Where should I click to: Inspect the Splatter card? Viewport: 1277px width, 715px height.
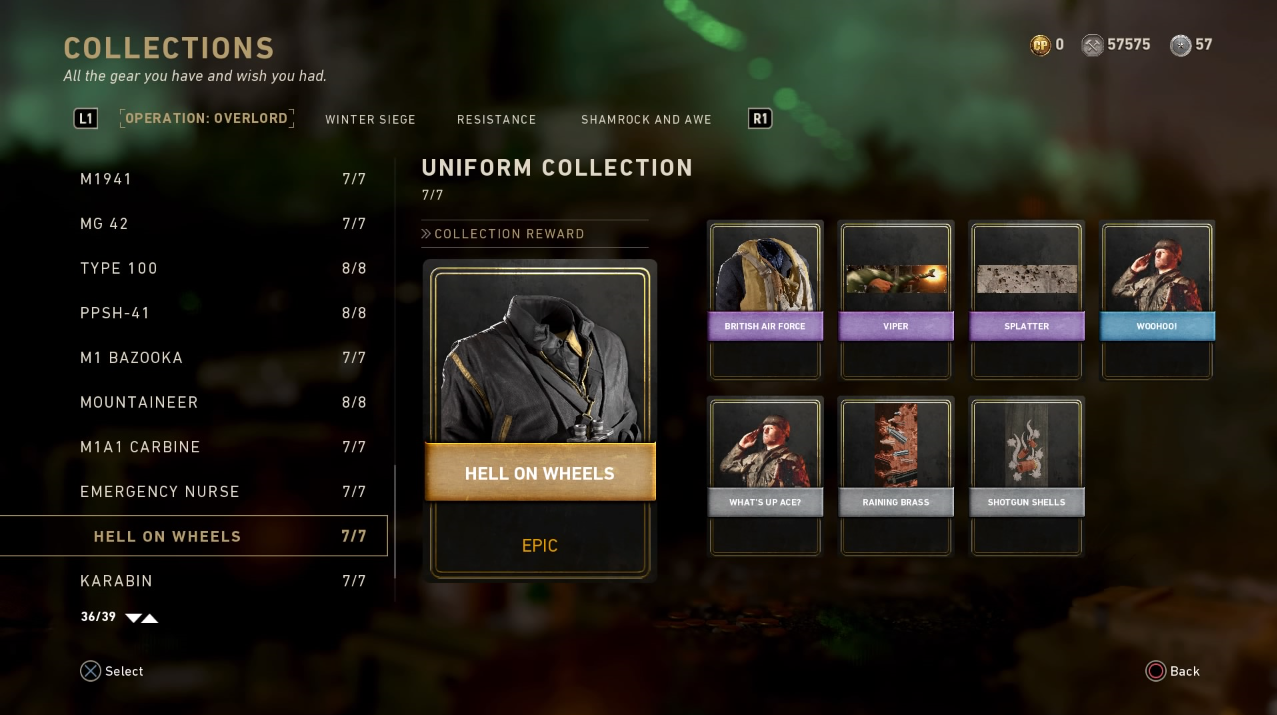[1027, 300]
